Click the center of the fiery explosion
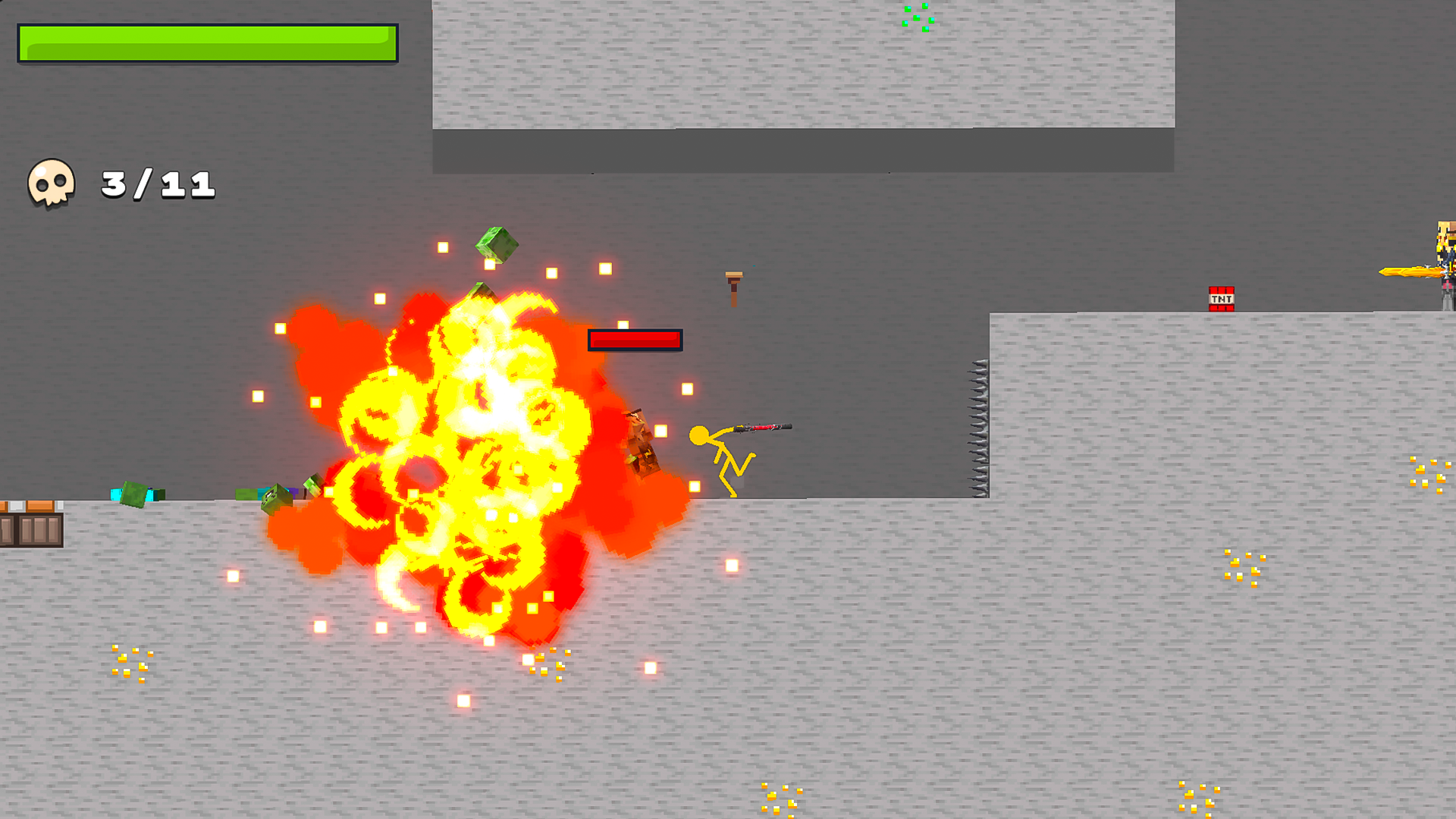Viewport: 1456px width, 819px height. (463, 455)
